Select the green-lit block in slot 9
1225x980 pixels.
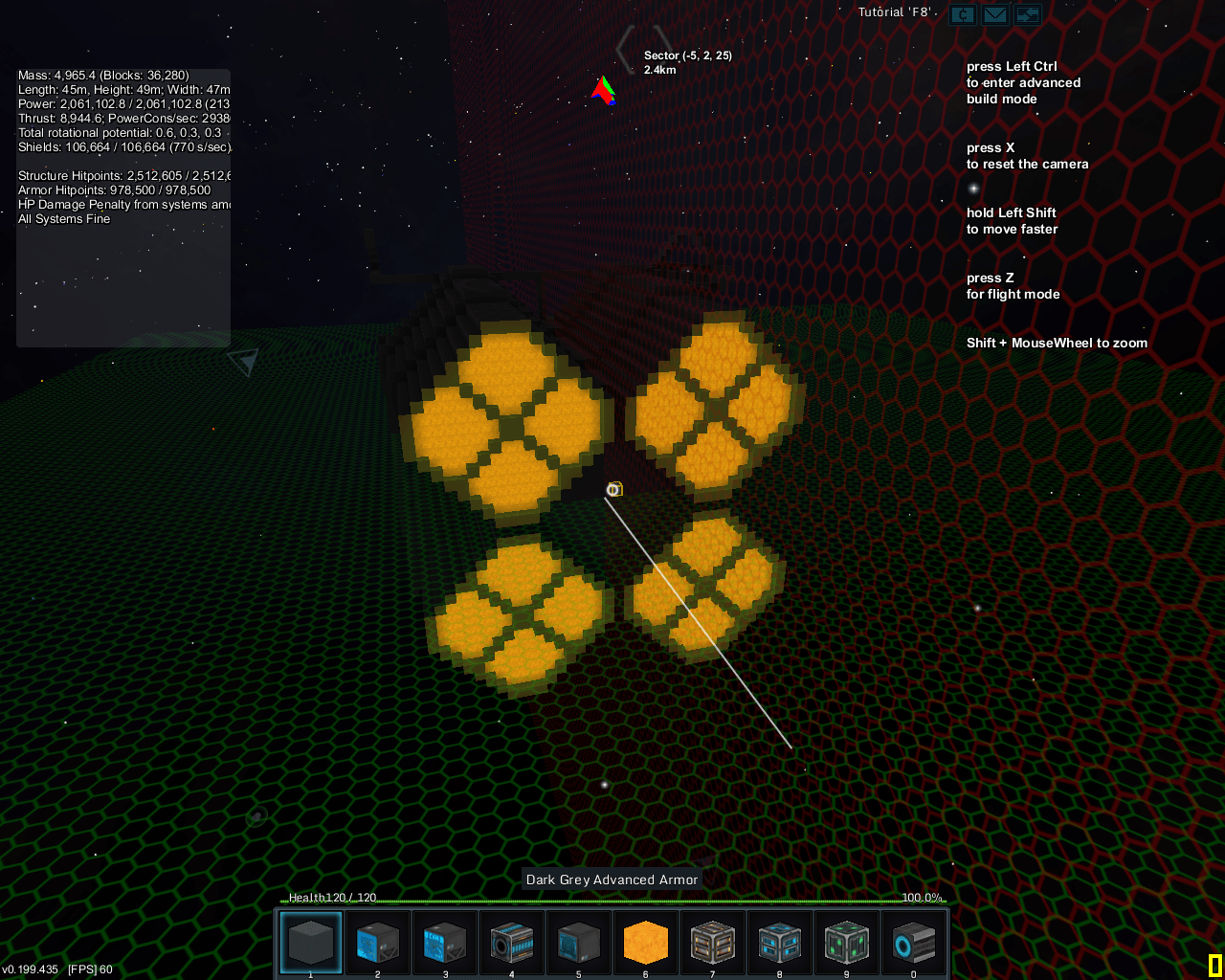point(846,943)
